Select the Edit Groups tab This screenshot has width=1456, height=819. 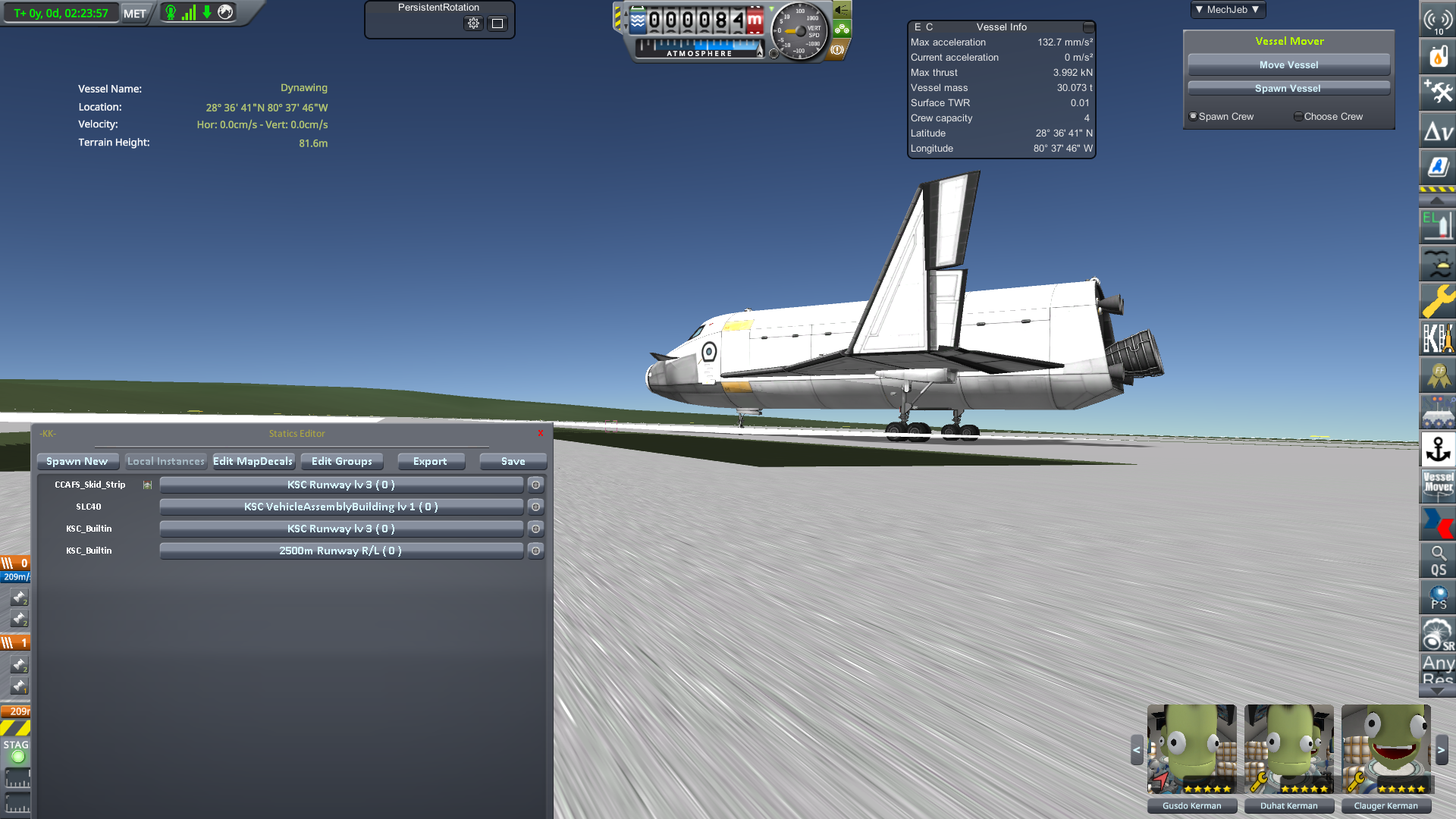(342, 461)
